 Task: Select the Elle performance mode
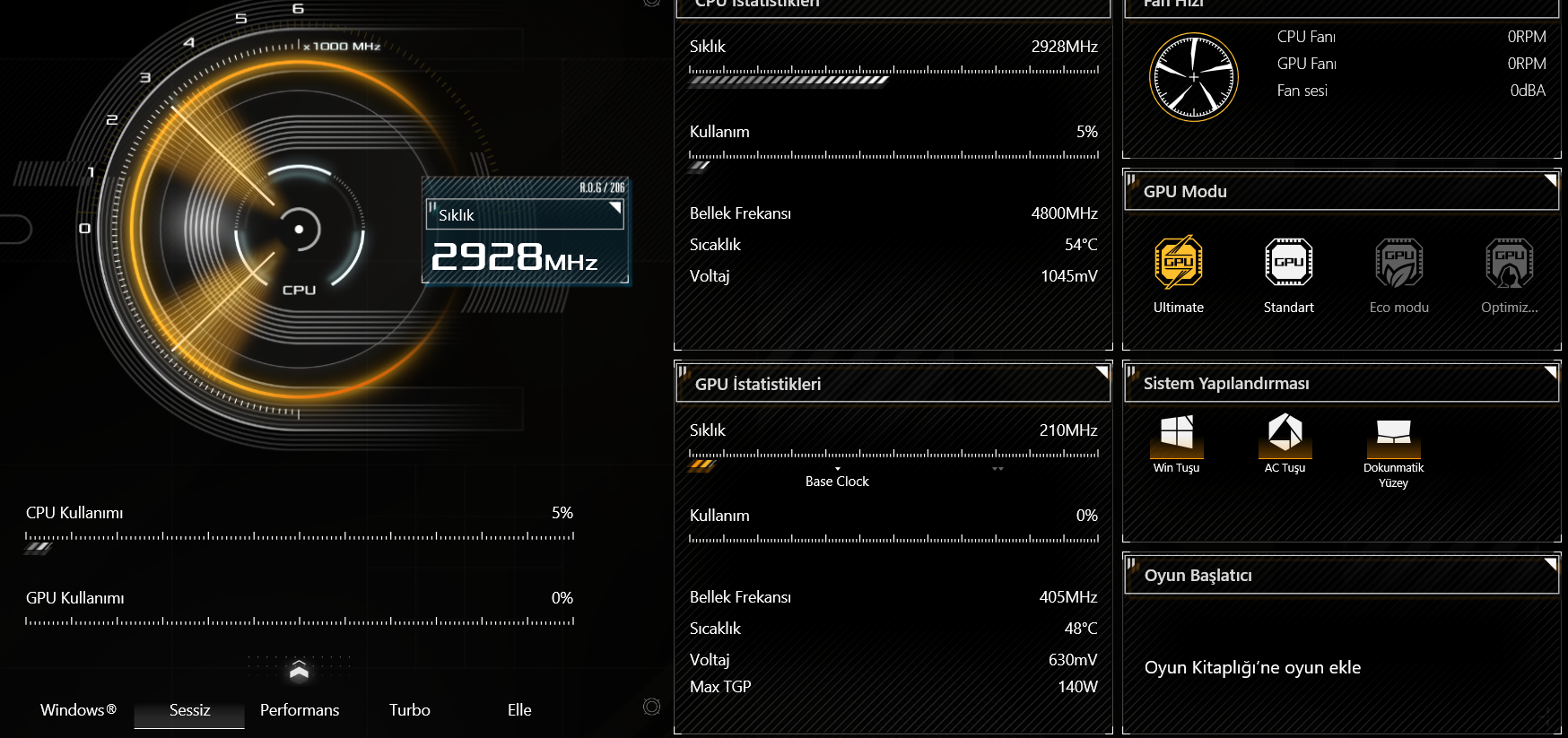point(518,709)
